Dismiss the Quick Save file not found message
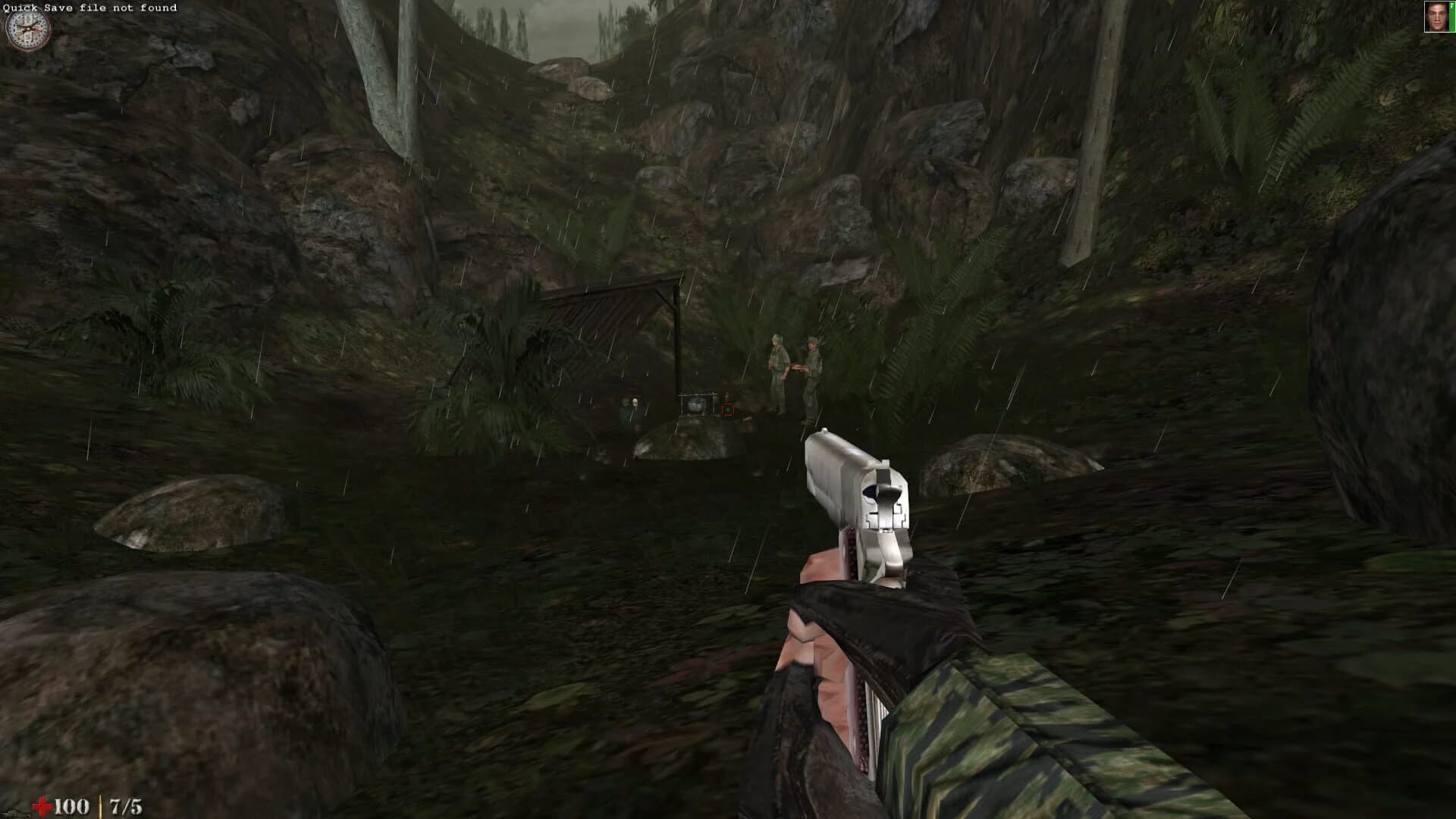 click(x=91, y=8)
